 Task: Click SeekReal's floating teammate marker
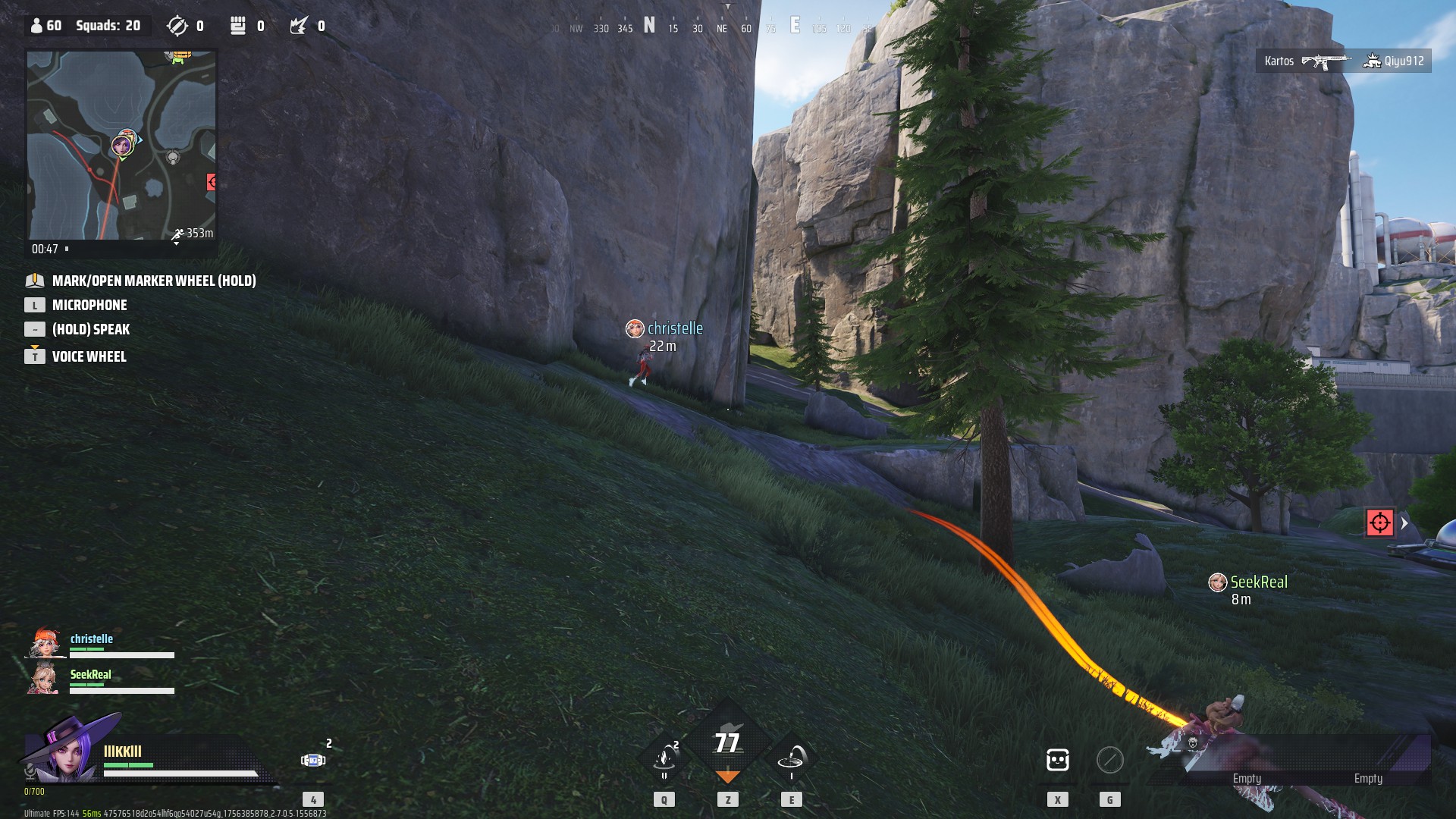(x=1217, y=582)
